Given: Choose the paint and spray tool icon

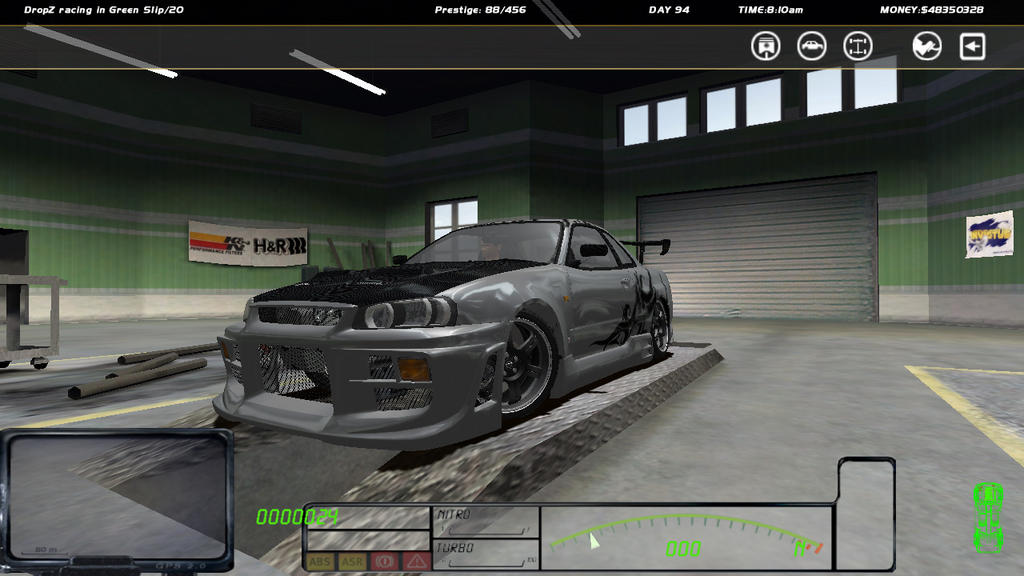Looking at the screenshot, I should pyautogui.click(x=927, y=46).
